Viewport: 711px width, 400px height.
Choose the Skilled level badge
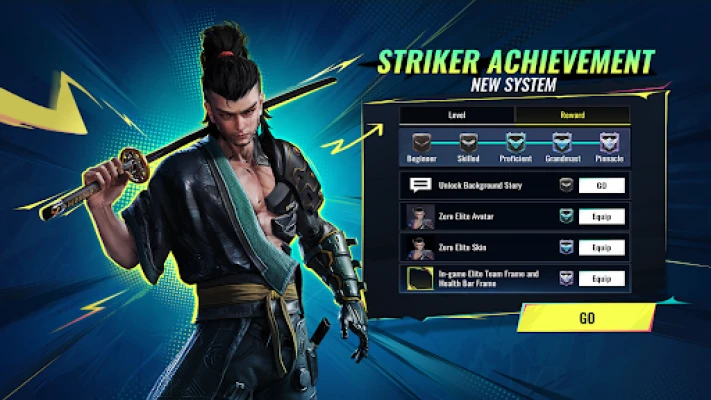(468, 144)
